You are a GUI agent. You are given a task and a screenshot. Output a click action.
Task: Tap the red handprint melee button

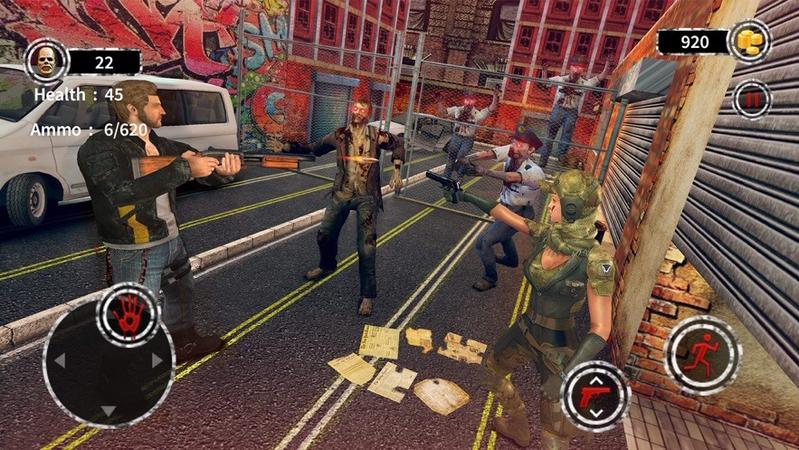[x=130, y=315]
